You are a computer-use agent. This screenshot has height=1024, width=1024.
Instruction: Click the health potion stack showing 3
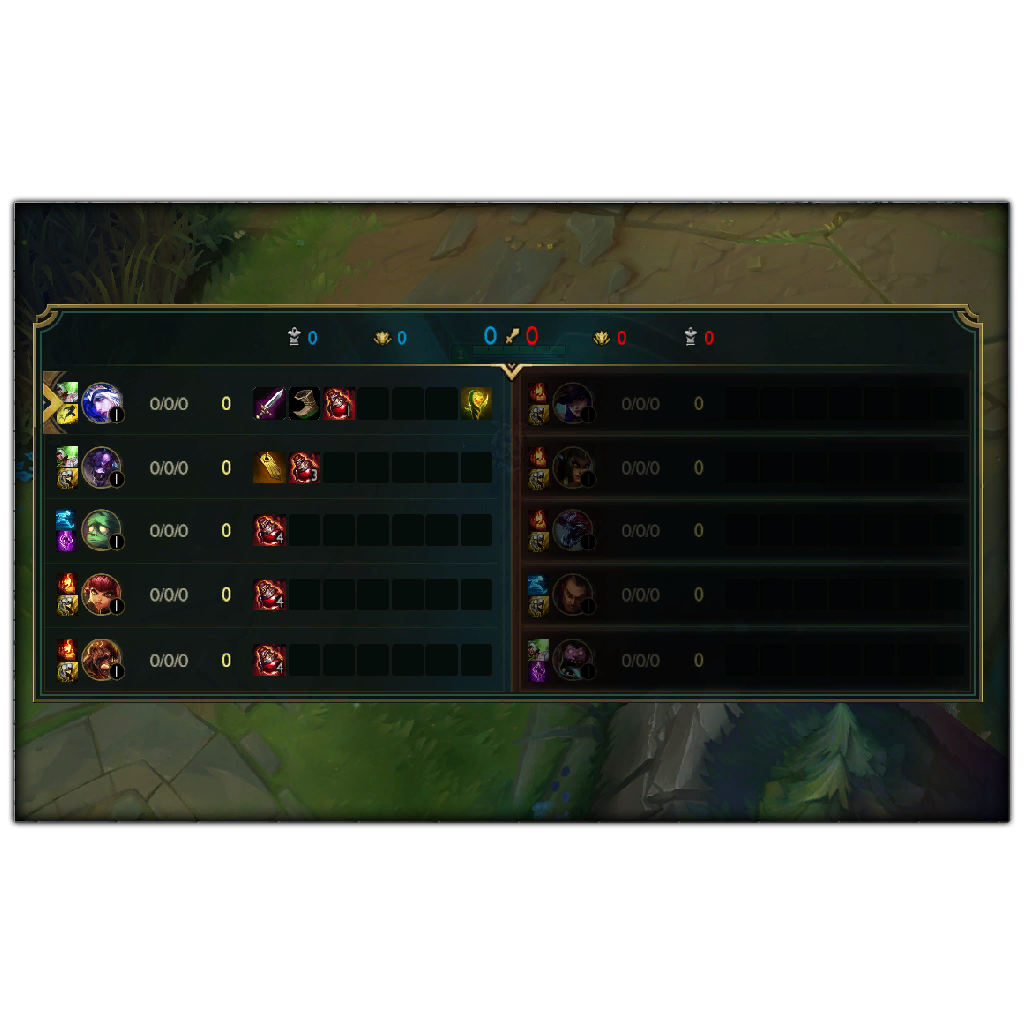[x=305, y=467]
